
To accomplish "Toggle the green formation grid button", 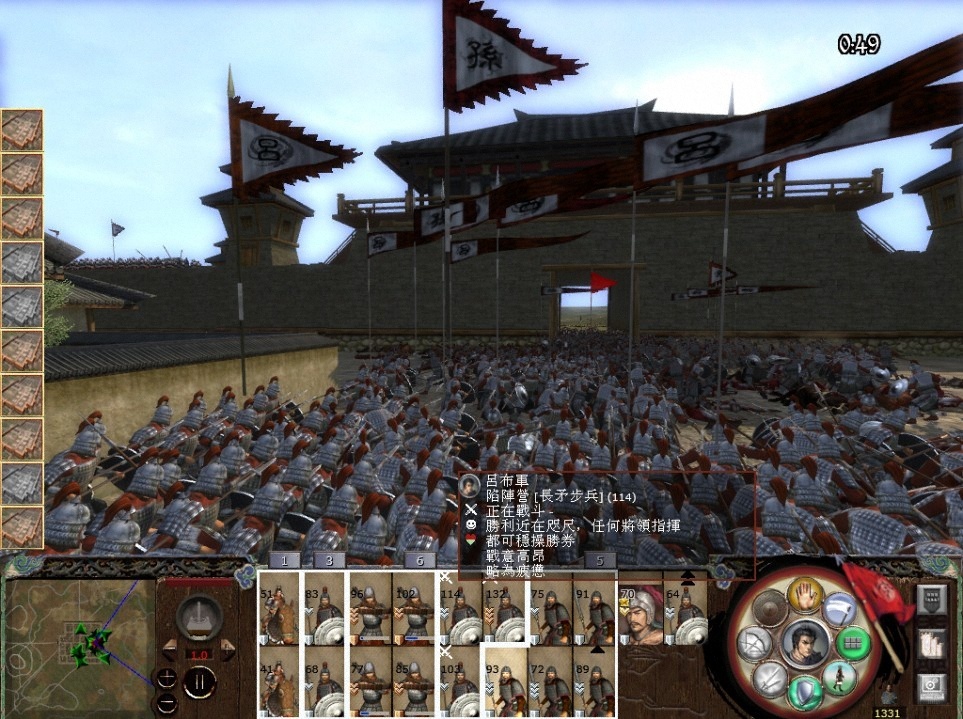I will click(x=851, y=641).
